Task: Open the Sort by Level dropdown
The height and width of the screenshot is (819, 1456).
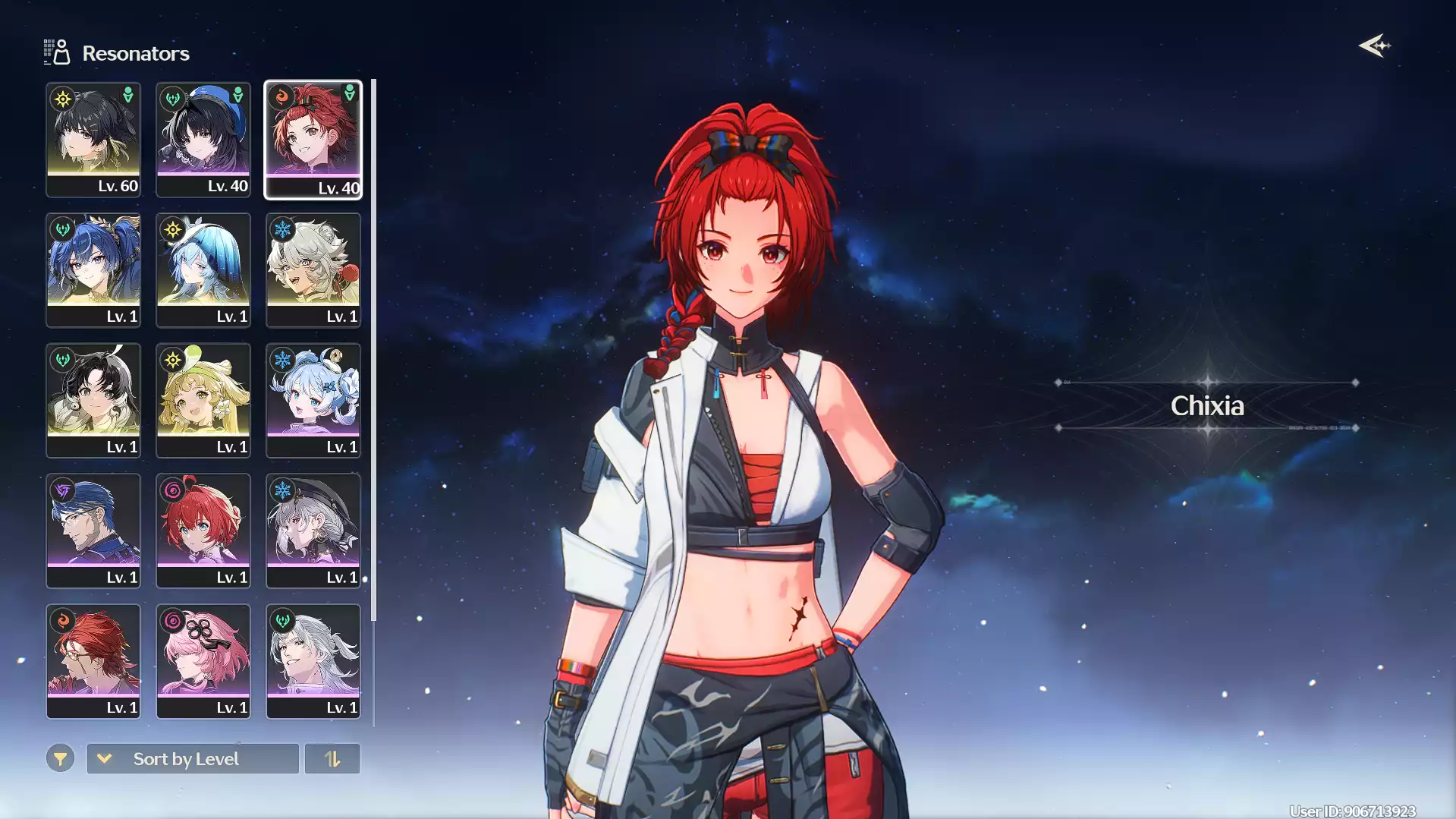Action: click(193, 758)
